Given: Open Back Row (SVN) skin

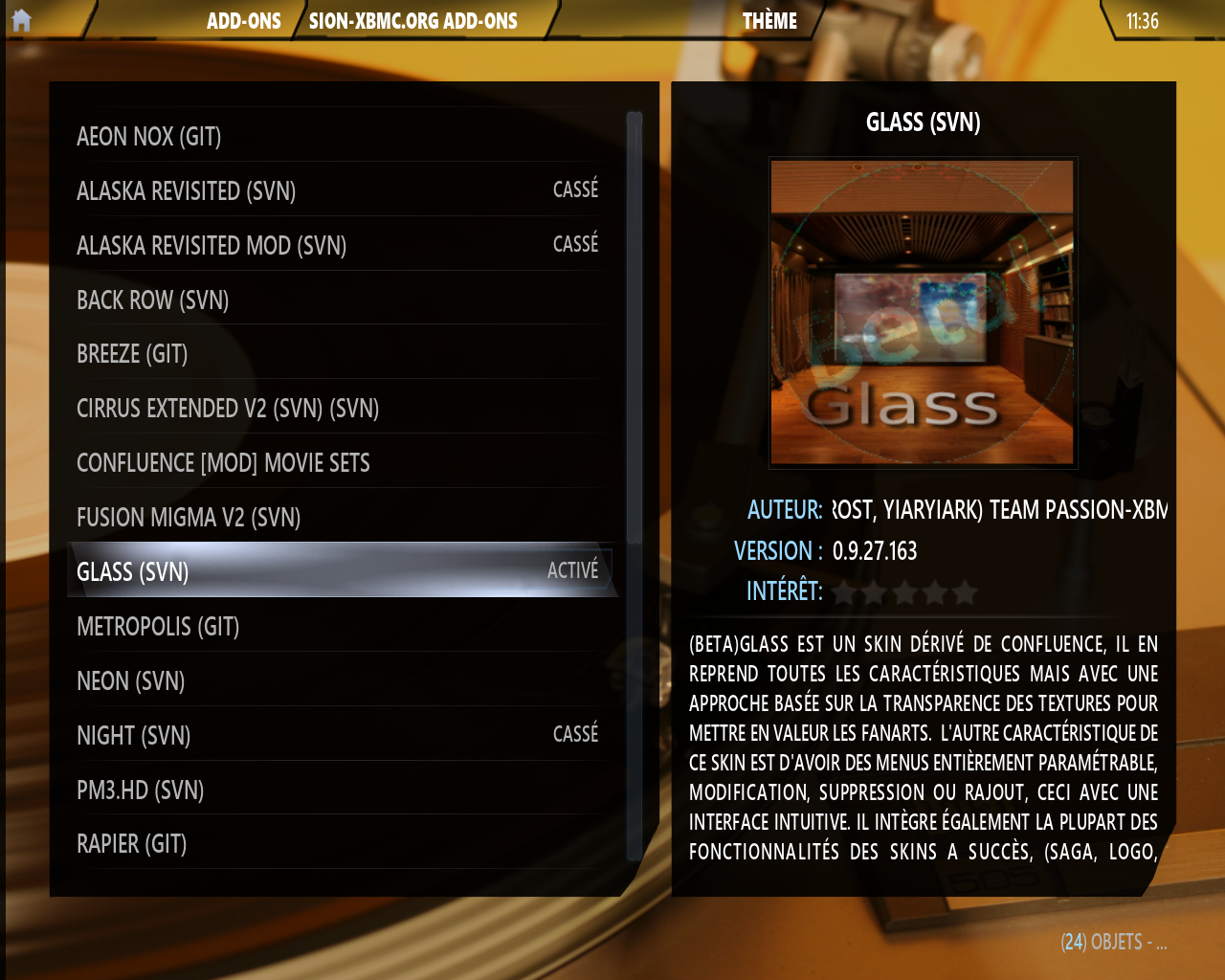Looking at the screenshot, I should [x=153, y=301].
